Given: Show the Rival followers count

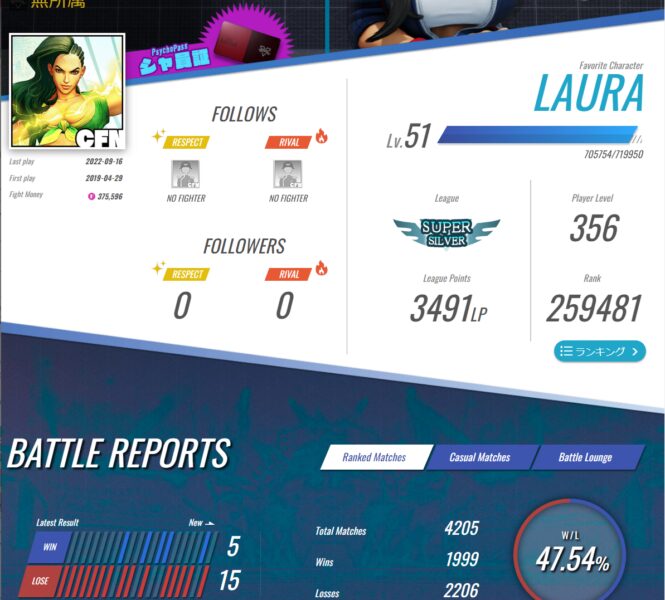Looking at the screenshot, I should click(285, 305).
